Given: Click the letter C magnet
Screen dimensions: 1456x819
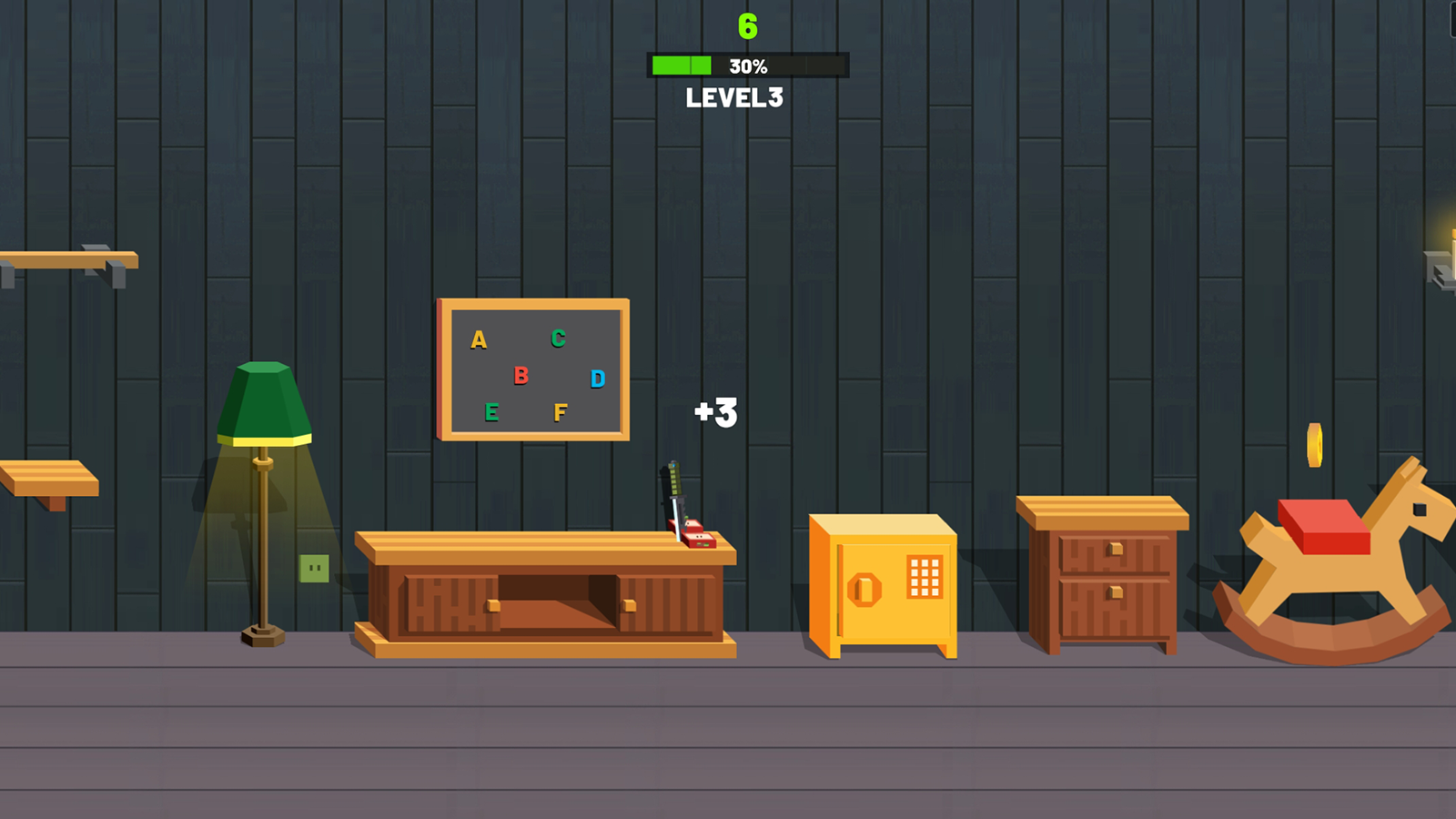Looking at the screenshot, I should coord(557,337).
